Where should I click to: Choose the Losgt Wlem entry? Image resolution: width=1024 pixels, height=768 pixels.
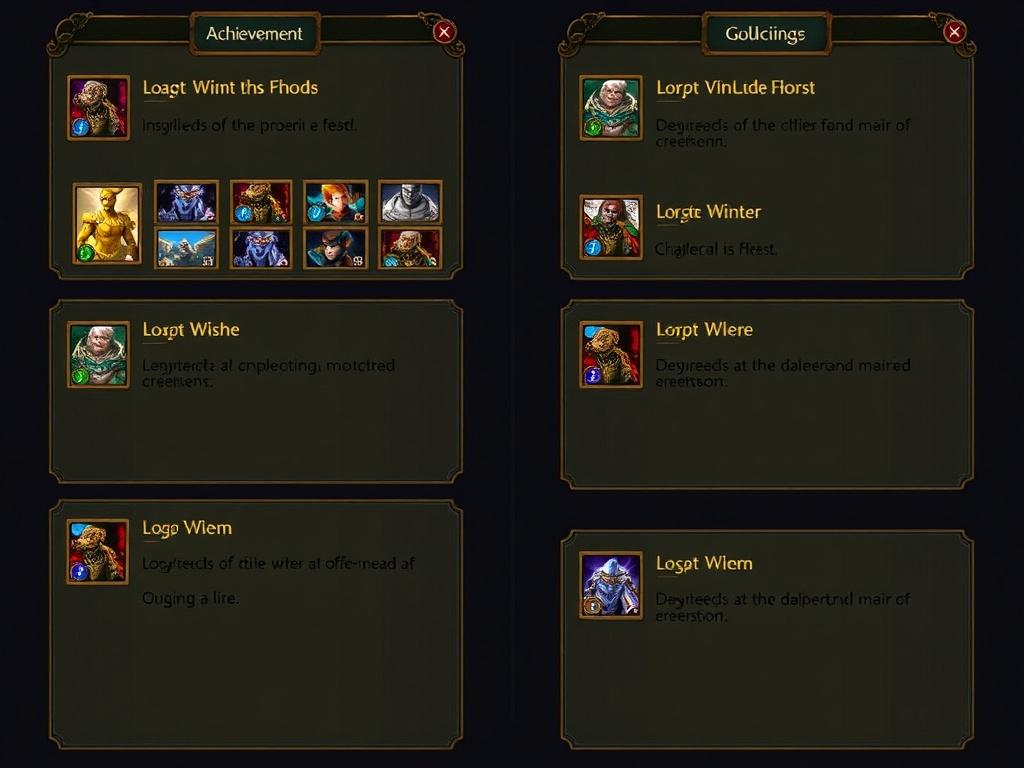tap(704, 564)
